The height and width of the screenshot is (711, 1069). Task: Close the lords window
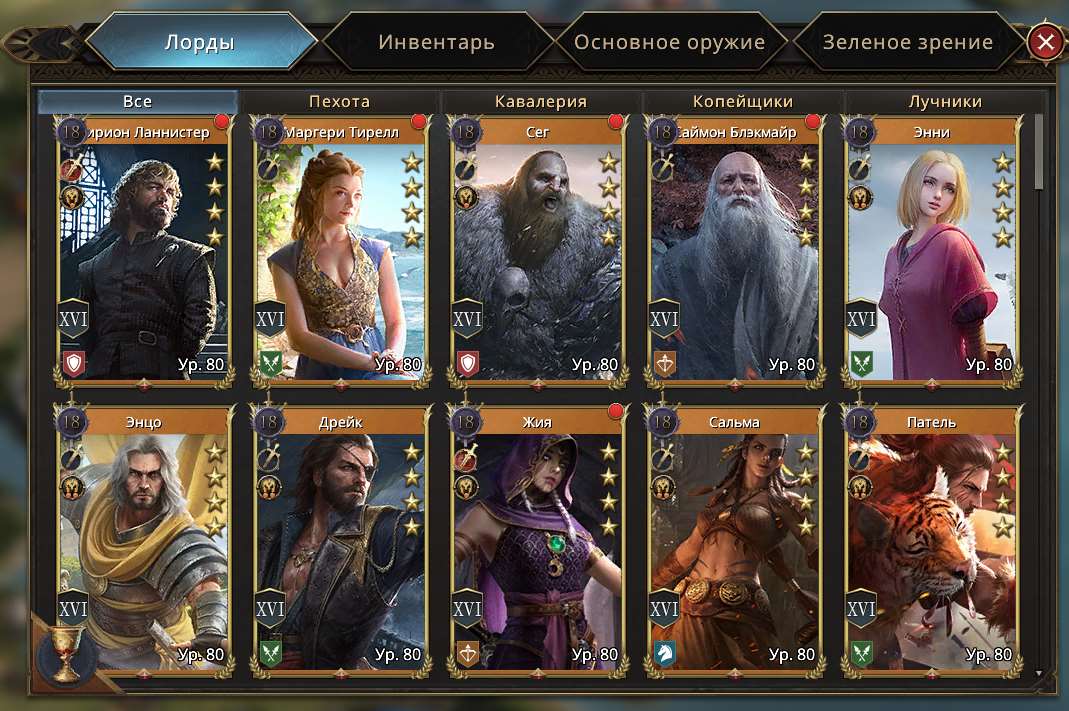click(x=1045, y=42)
